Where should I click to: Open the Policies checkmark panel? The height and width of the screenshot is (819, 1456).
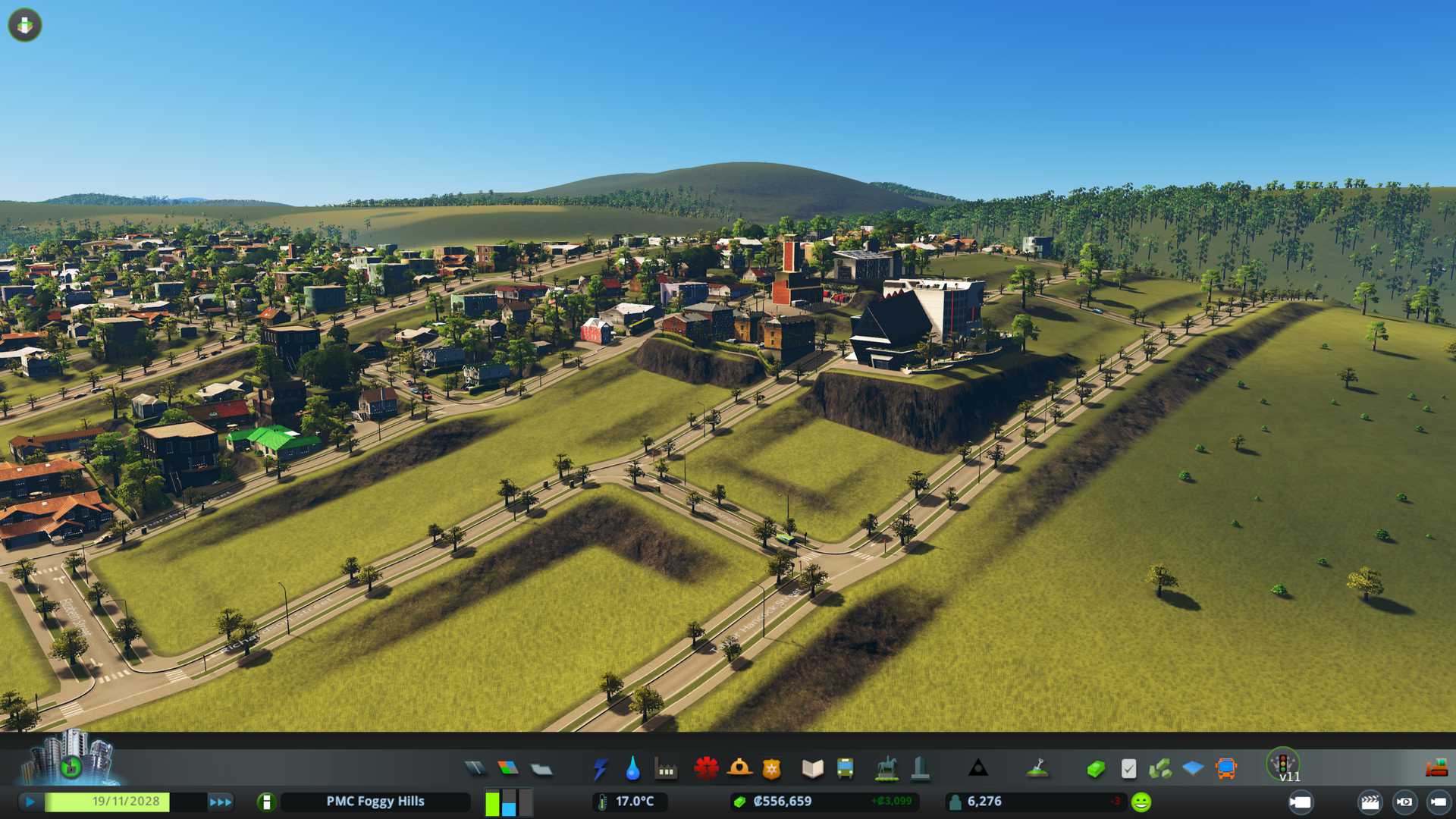(x=1128, y=769)
